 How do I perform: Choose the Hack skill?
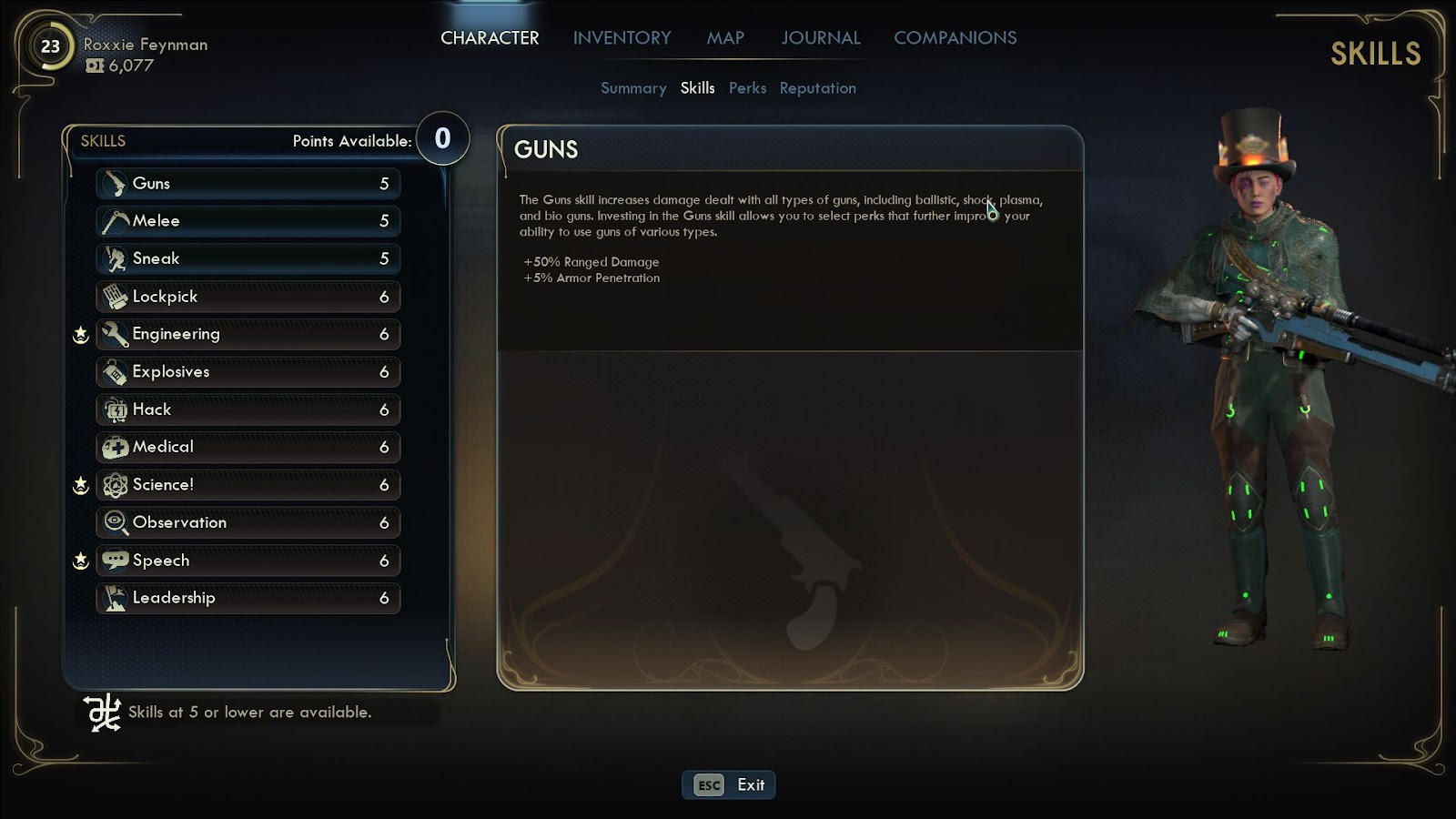pos(248,409)
